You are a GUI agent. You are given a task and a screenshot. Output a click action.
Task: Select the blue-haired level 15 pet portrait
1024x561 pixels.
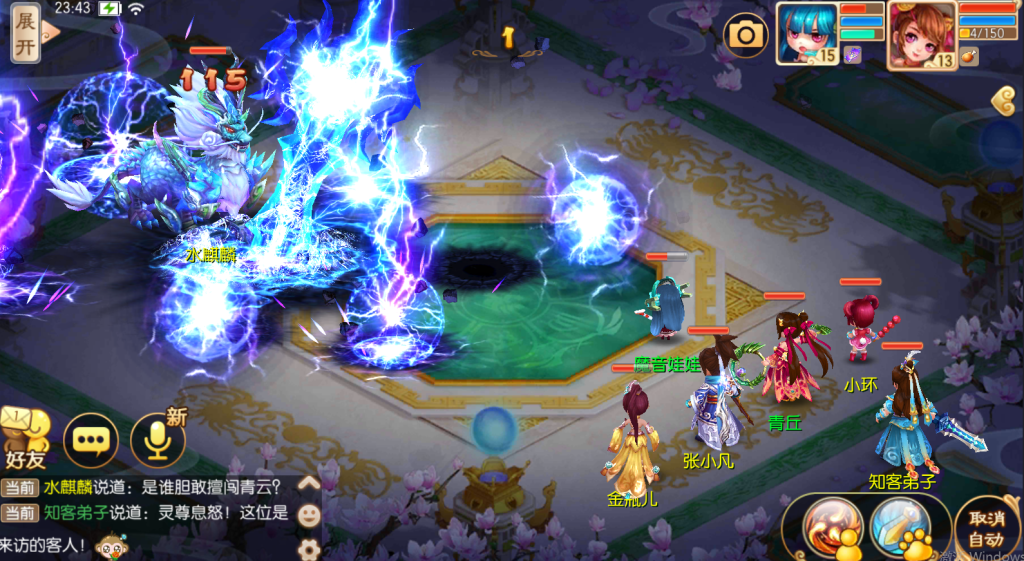coord(807,33)
